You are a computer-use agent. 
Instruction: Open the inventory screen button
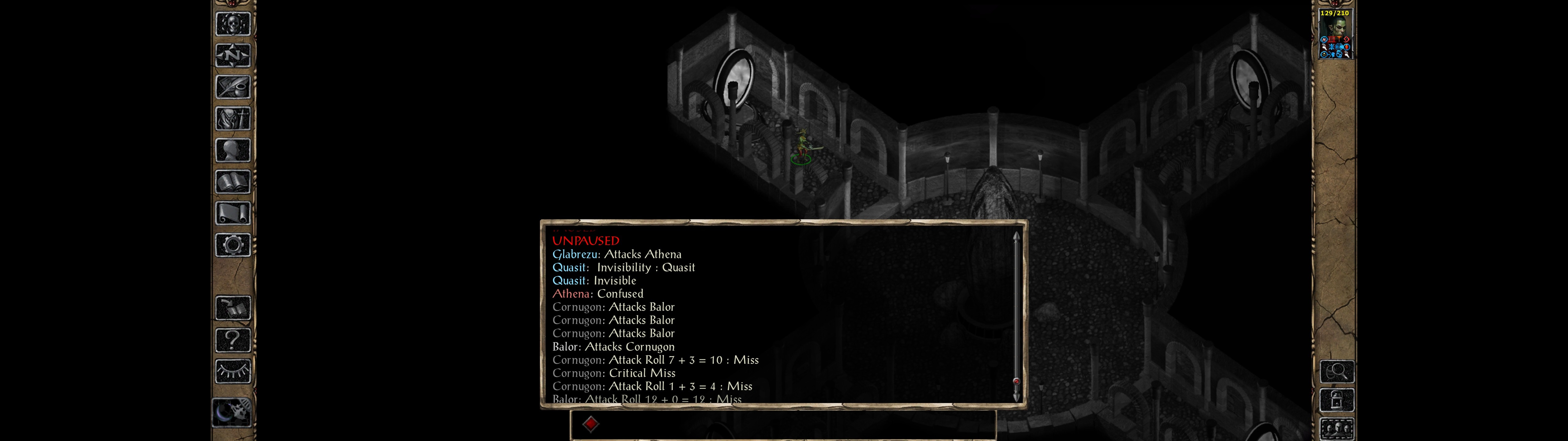click(x=233, y=119)
